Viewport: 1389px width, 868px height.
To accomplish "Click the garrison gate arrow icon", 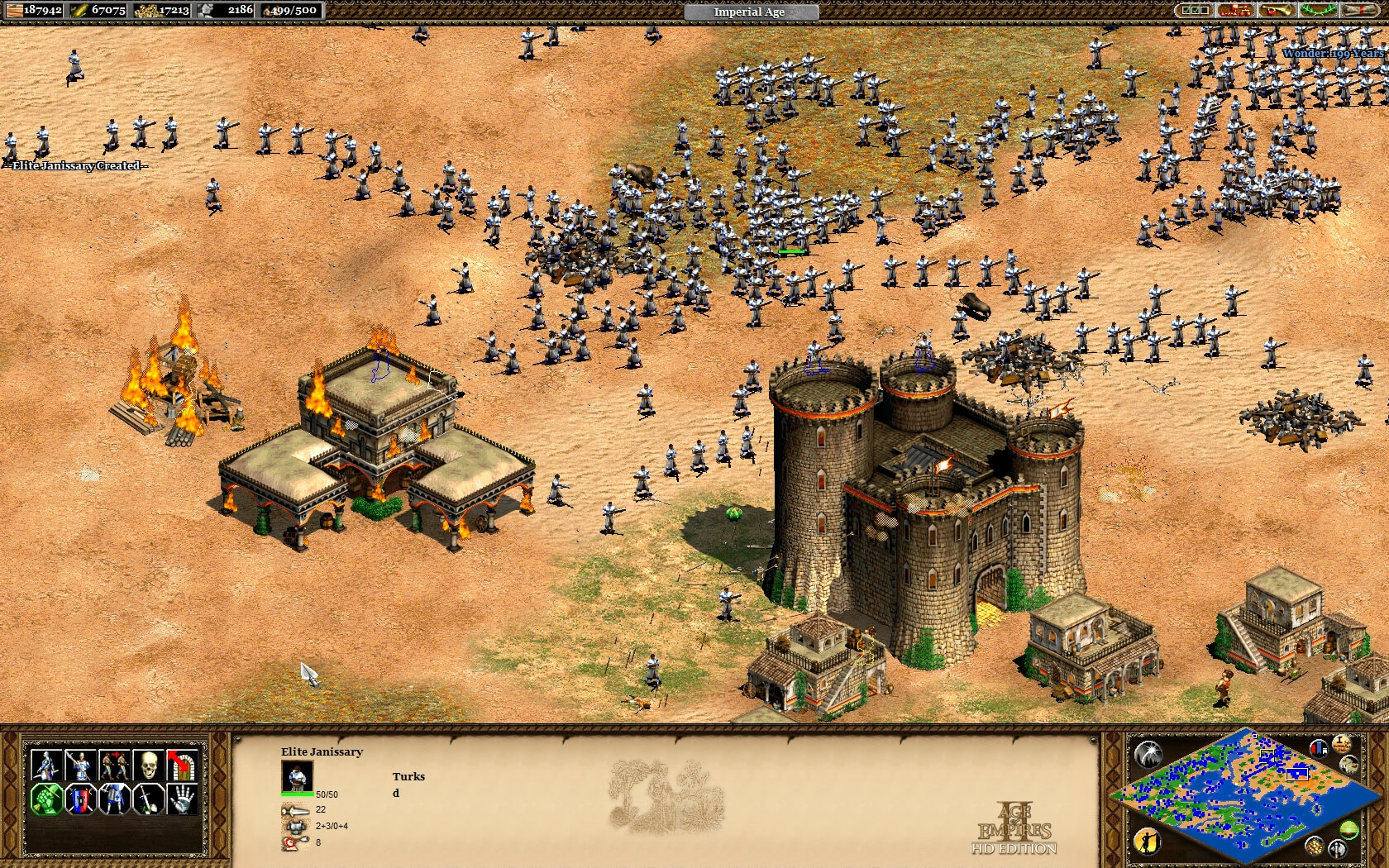I will [x=182, y=766].
